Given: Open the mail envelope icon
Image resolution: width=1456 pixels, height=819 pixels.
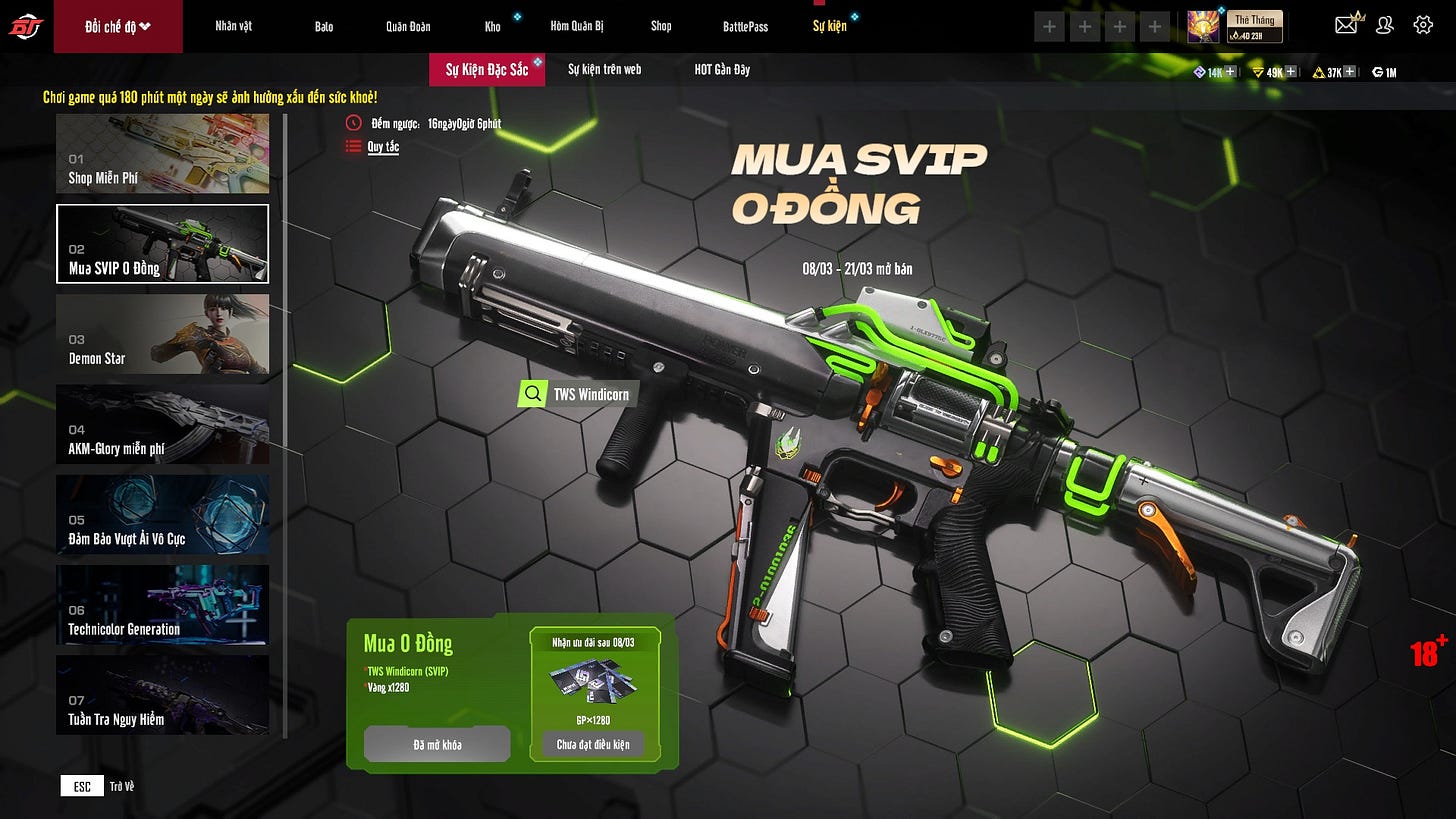Looking at the screenshot, I should (x=1346, y=25).
